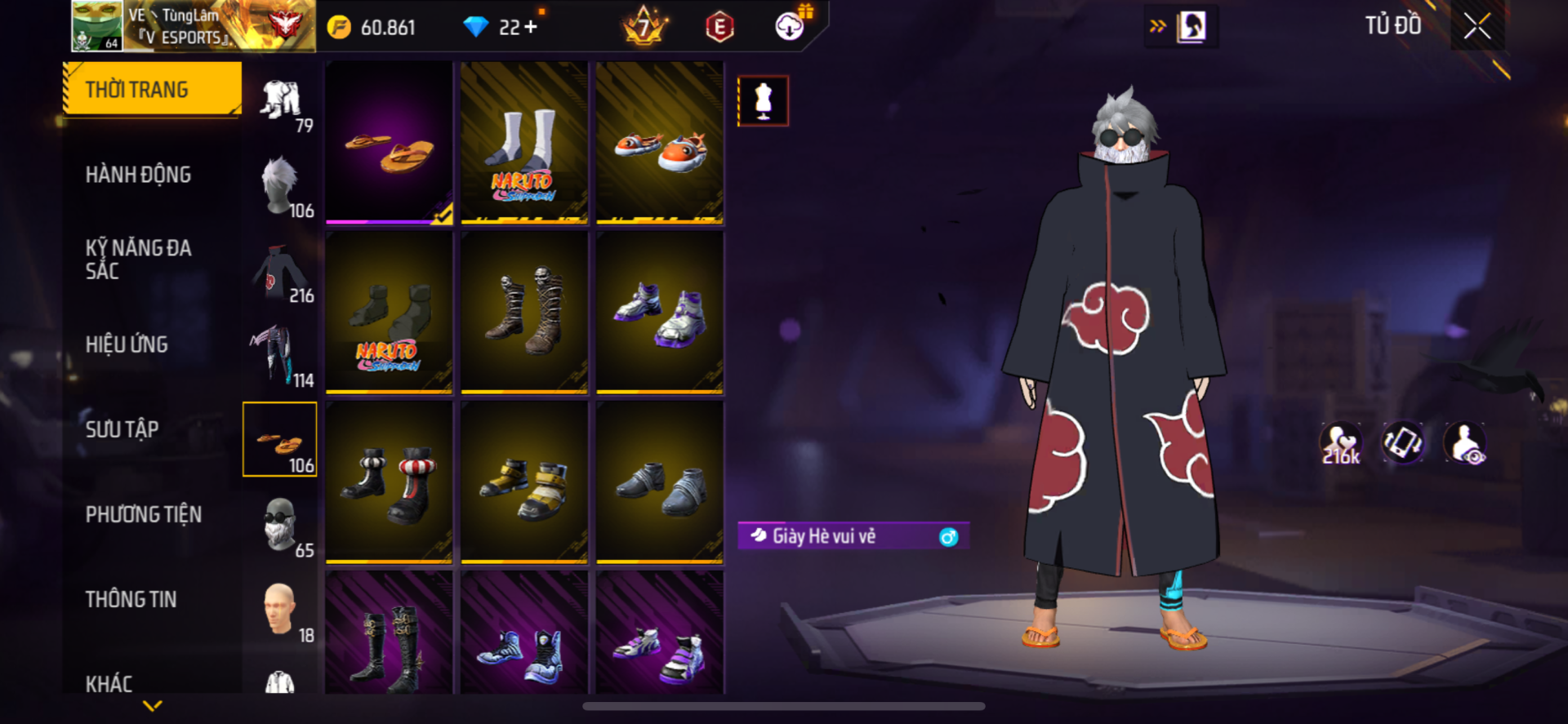Choose the orange flip-flops item tile
Screen dimensions: 1568x724
click(x=389, y=142)
